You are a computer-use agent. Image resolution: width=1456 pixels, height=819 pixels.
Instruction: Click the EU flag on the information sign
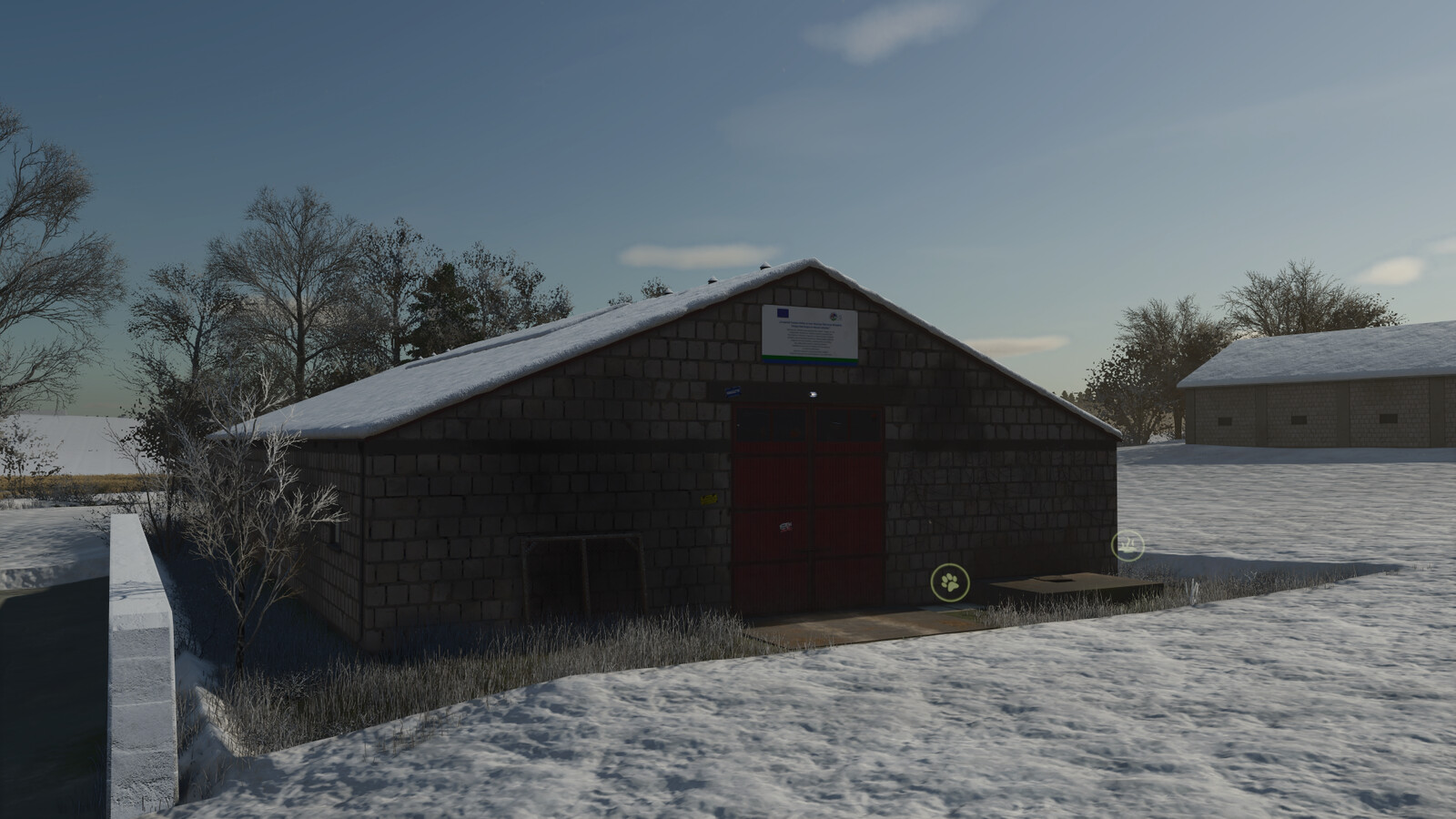click(x=783, y=314)
